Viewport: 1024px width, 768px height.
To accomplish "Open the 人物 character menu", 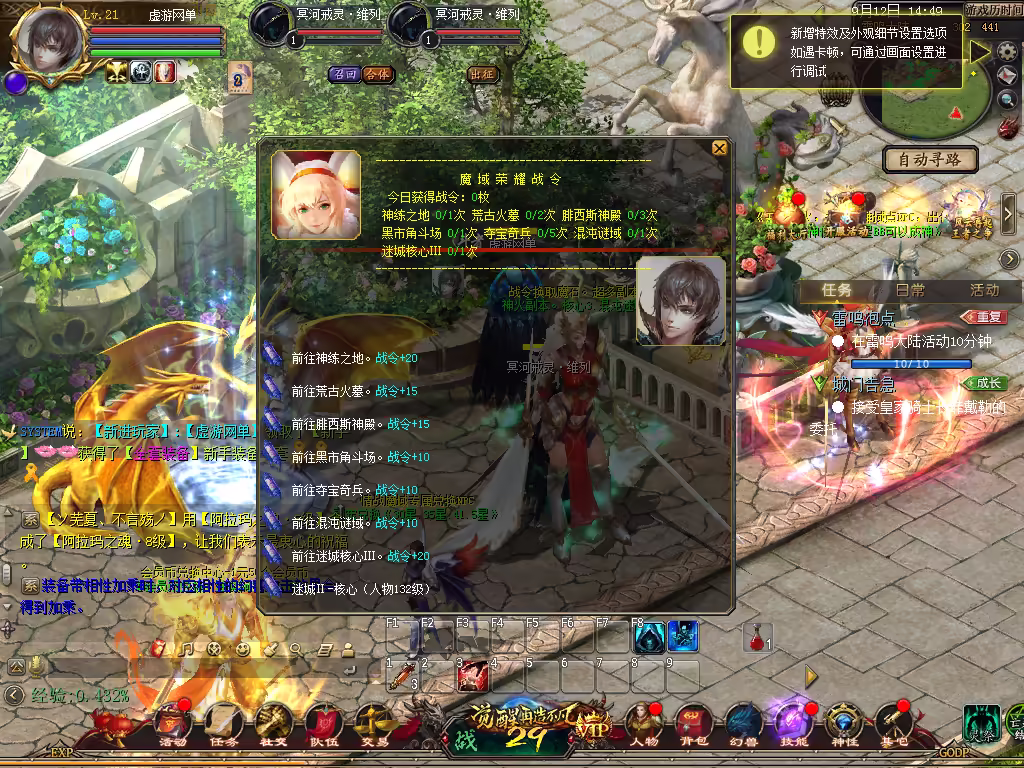I will [x=643, y=724].
